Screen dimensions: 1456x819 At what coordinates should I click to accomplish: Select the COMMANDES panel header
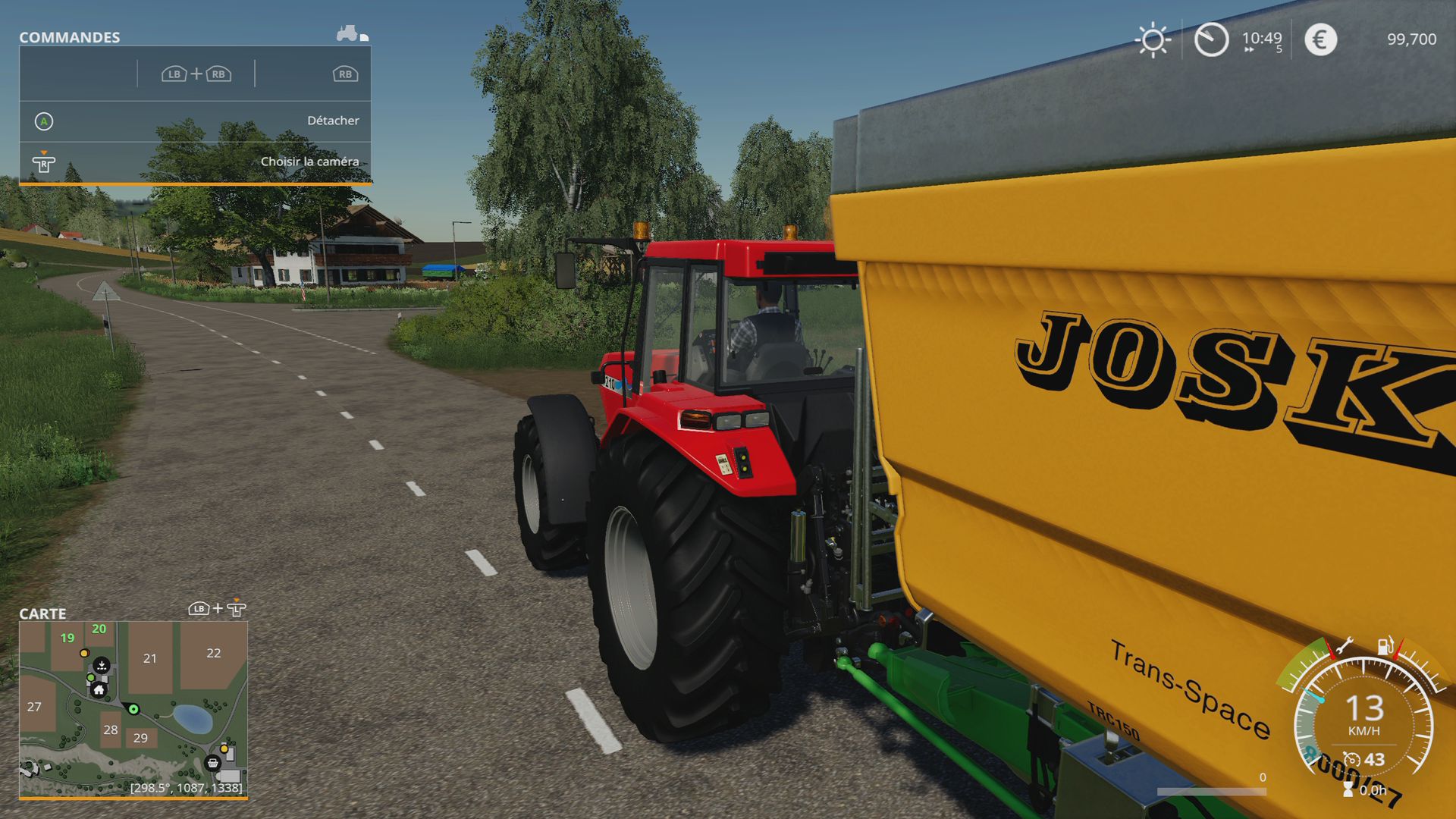[x=69, y=36]
